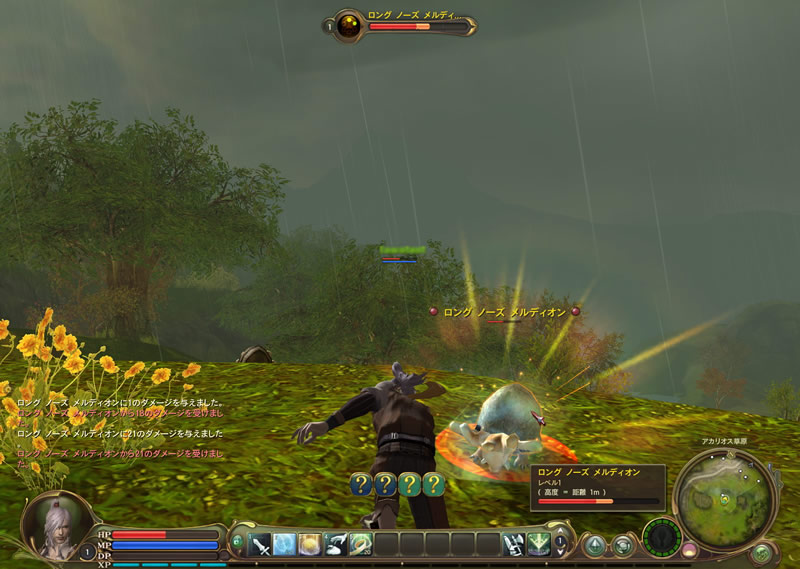This screenshot has width=800, height=569.
Task: Select the target frame at top
Action: pyautogui.click(x=400, y=25)
